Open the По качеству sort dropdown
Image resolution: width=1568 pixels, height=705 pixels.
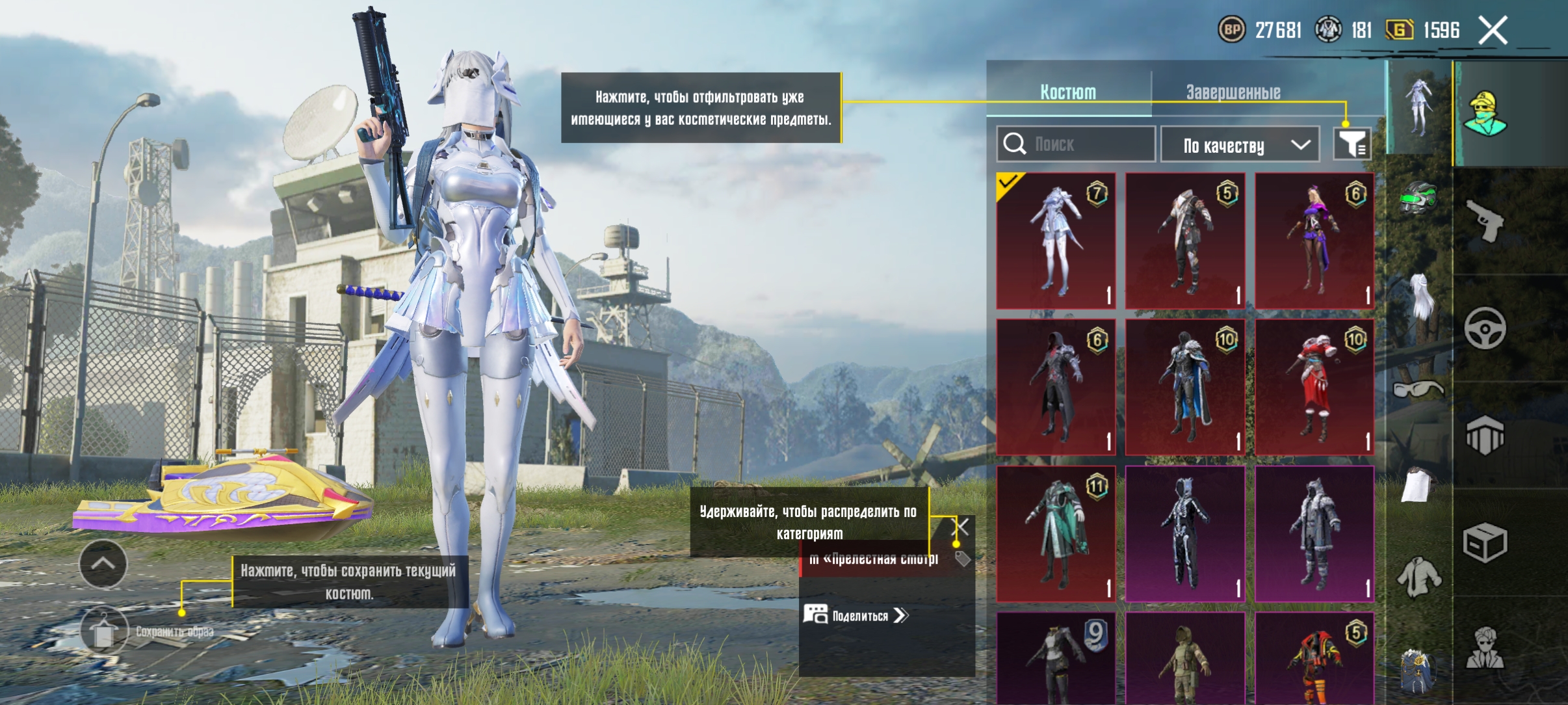1239,144
